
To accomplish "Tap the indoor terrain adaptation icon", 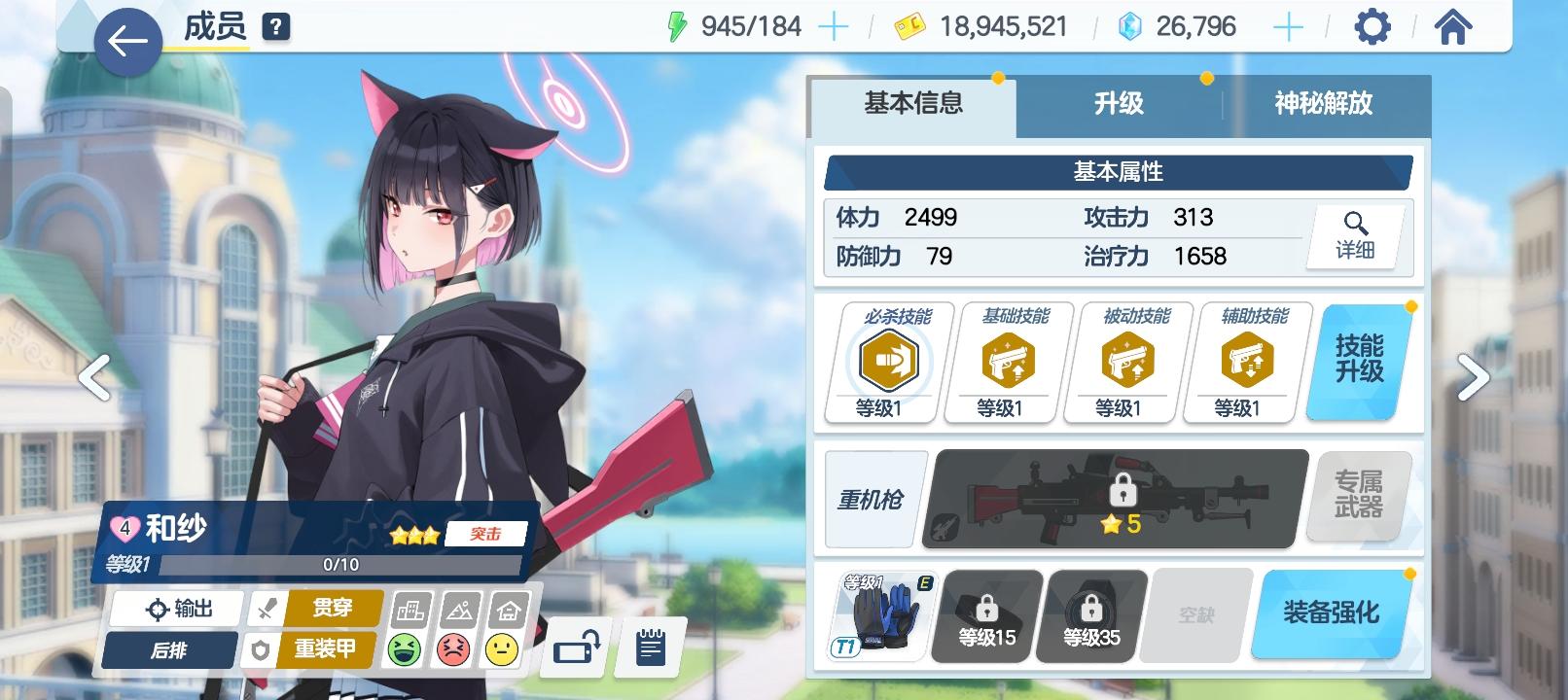I will pos(502,649).
